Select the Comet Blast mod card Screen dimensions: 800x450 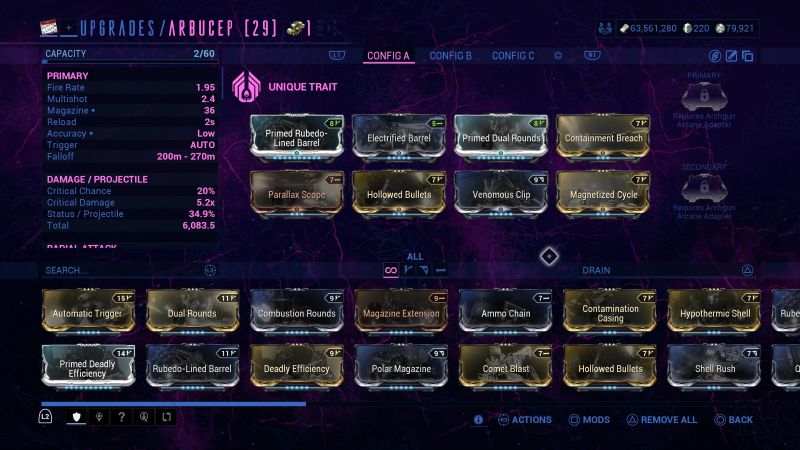504,367
